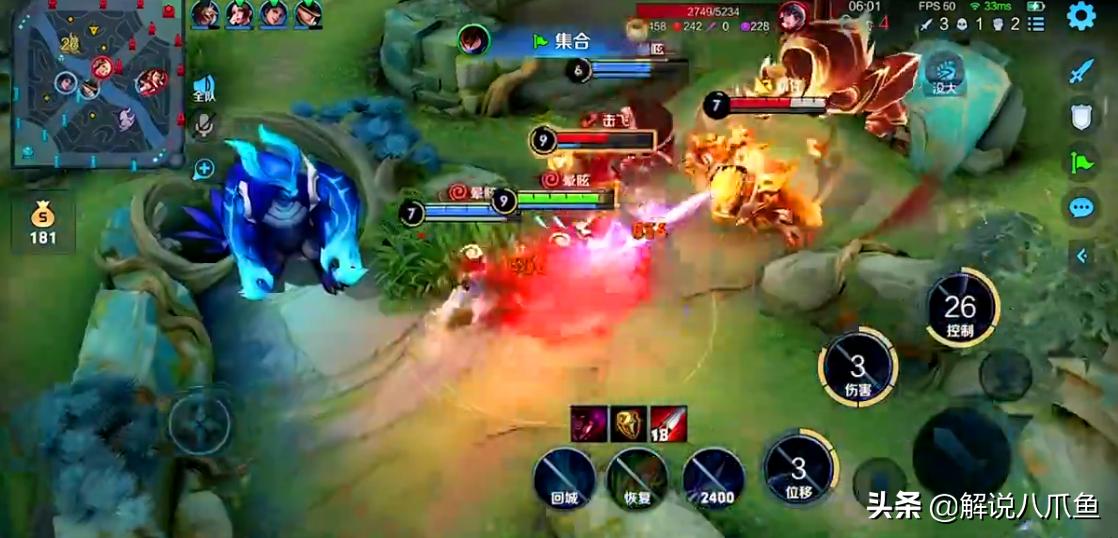Image resolution: width=1118 pixels, height=538 pixels.
Task: Open the gear settings menu
Action: click(1081, 16)
